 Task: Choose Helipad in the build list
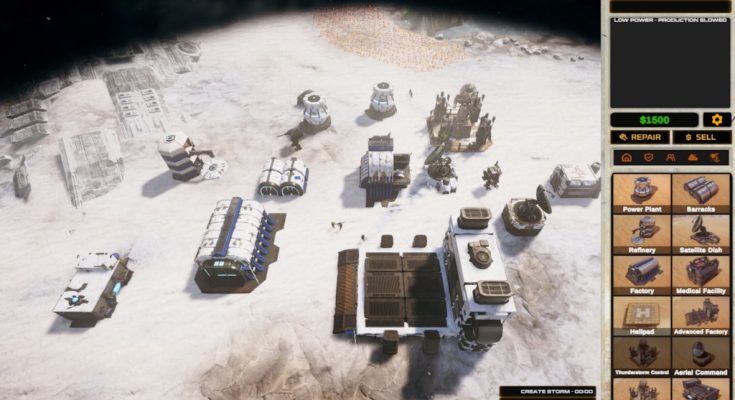[x=640, y=315]
